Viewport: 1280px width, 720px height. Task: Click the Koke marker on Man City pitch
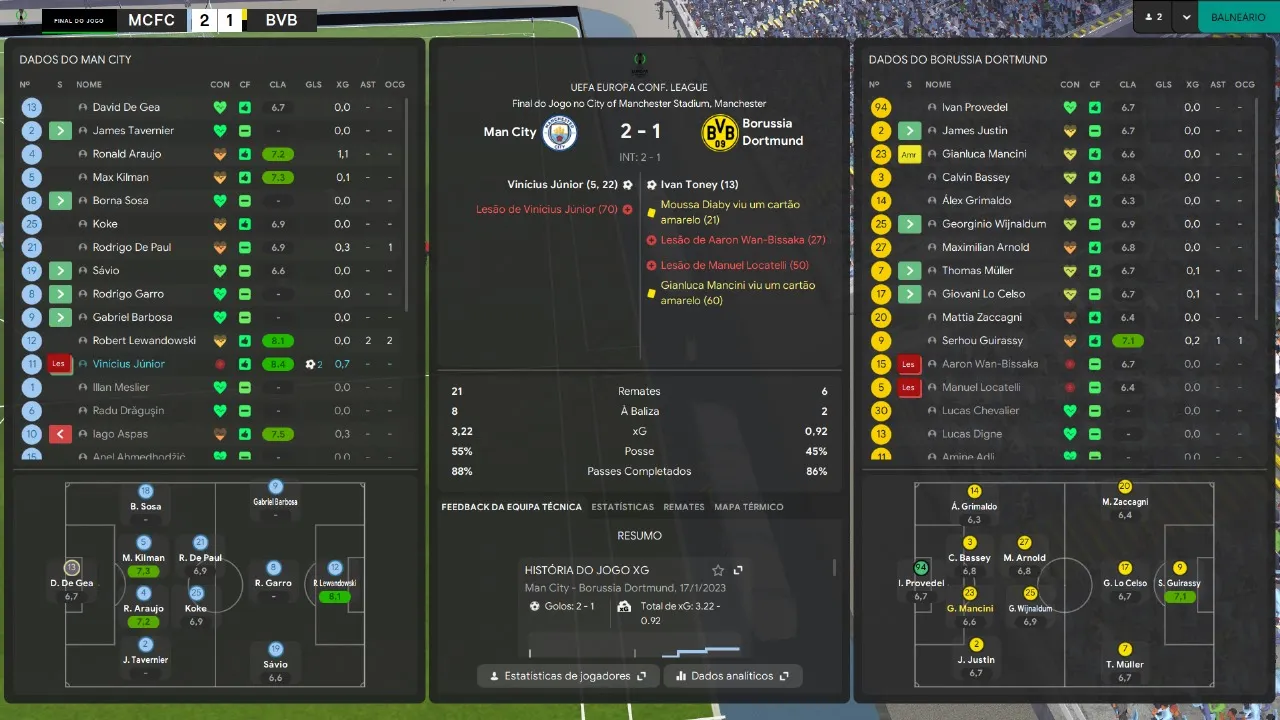196,594
